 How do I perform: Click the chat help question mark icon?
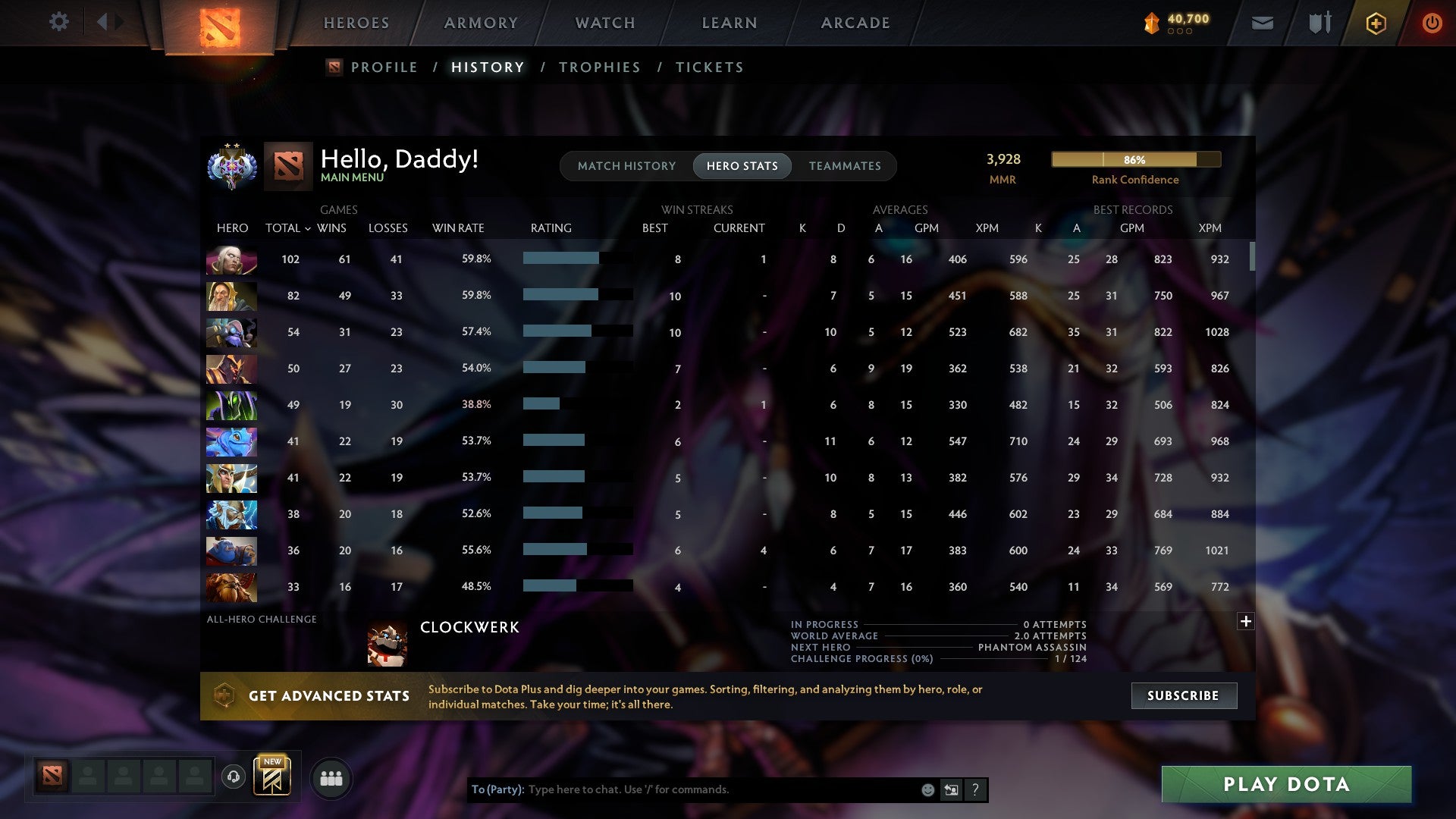tap(975, 789)
